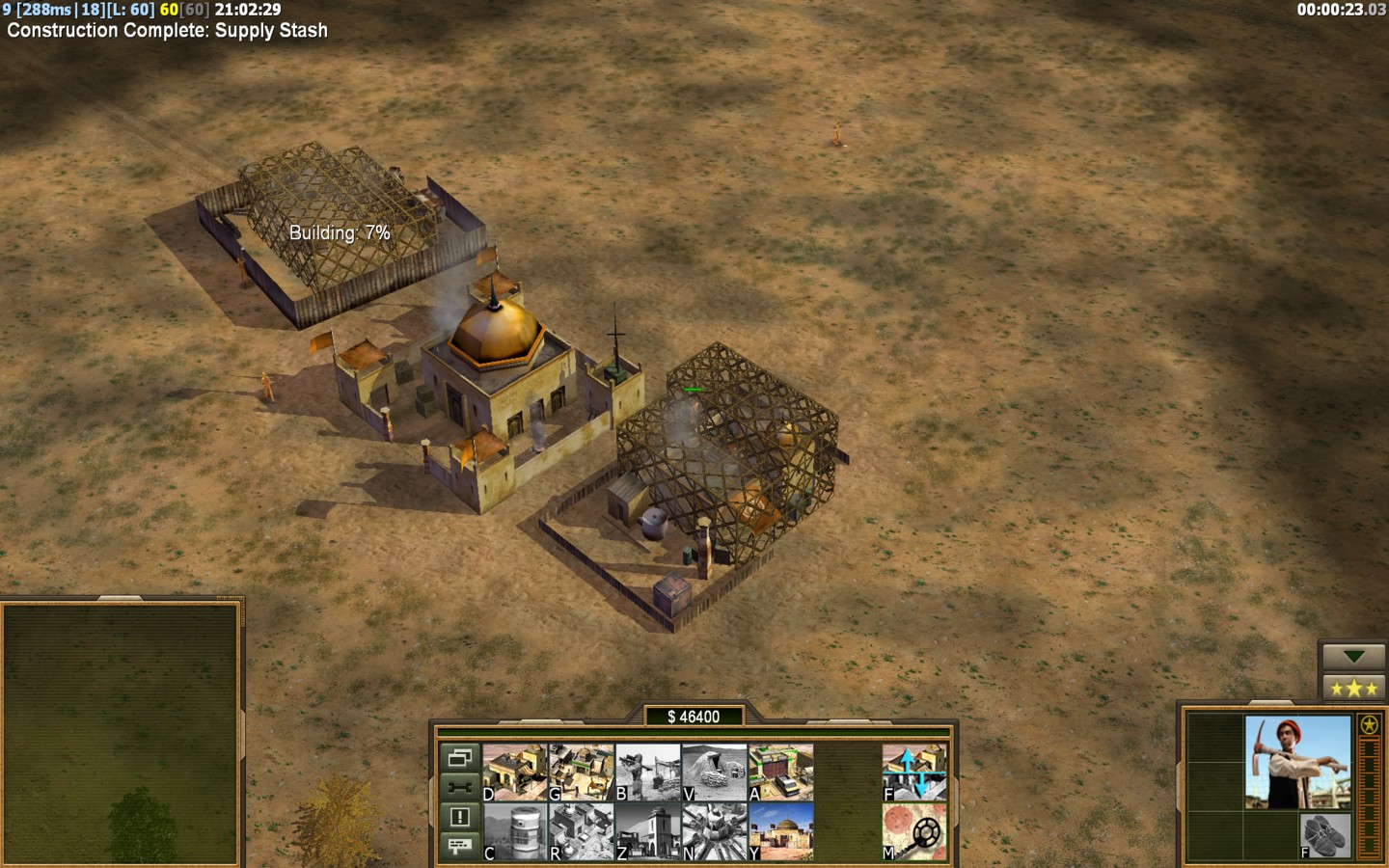Image resolution: width=1389 pixels, height=868 pixels.
Task: Select the Tunnel Network build icon
Action: (x=714, y=772)
